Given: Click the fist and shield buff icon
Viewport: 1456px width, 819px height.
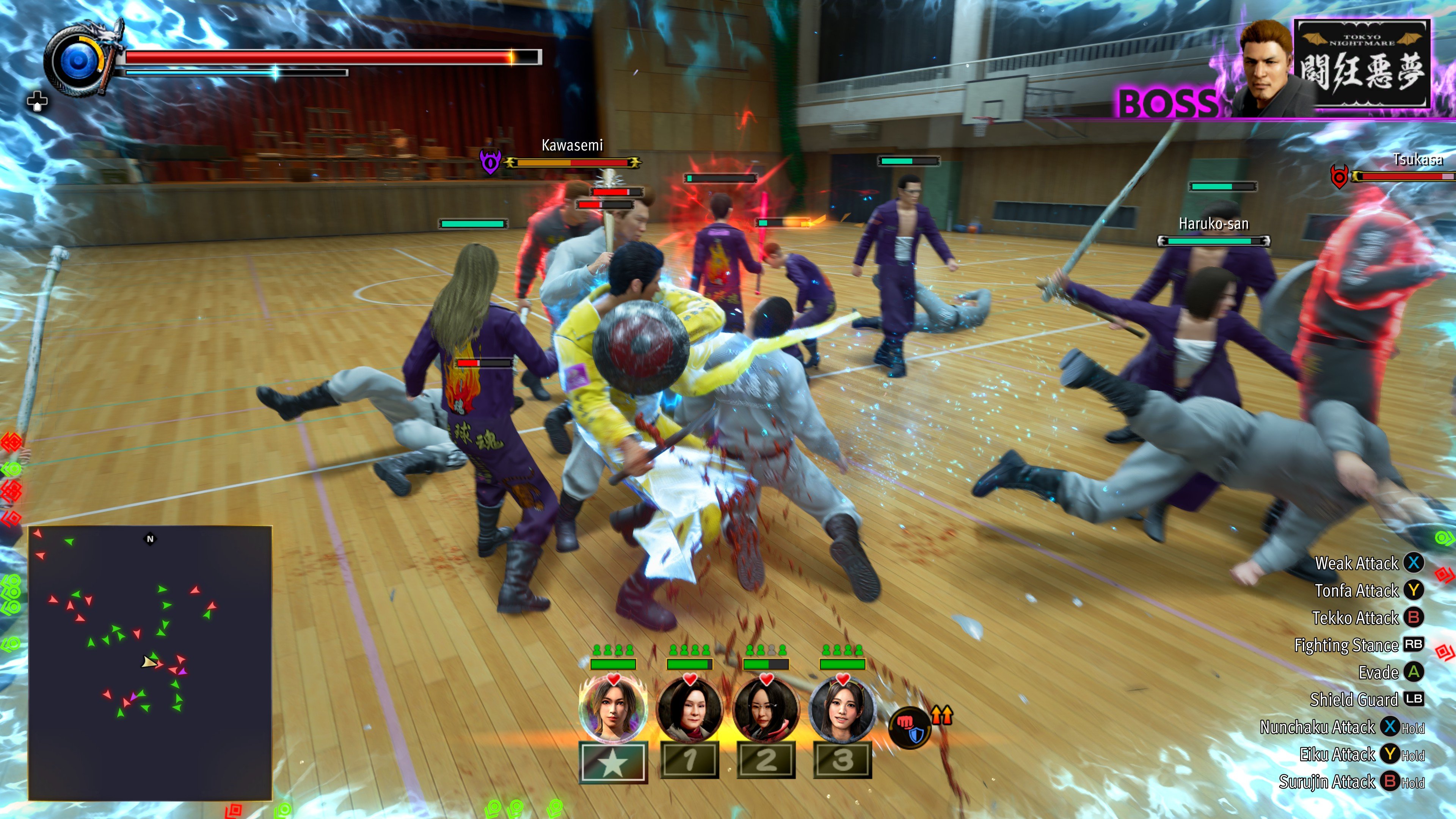Looking at the screenshot, I should click(910, 728).
